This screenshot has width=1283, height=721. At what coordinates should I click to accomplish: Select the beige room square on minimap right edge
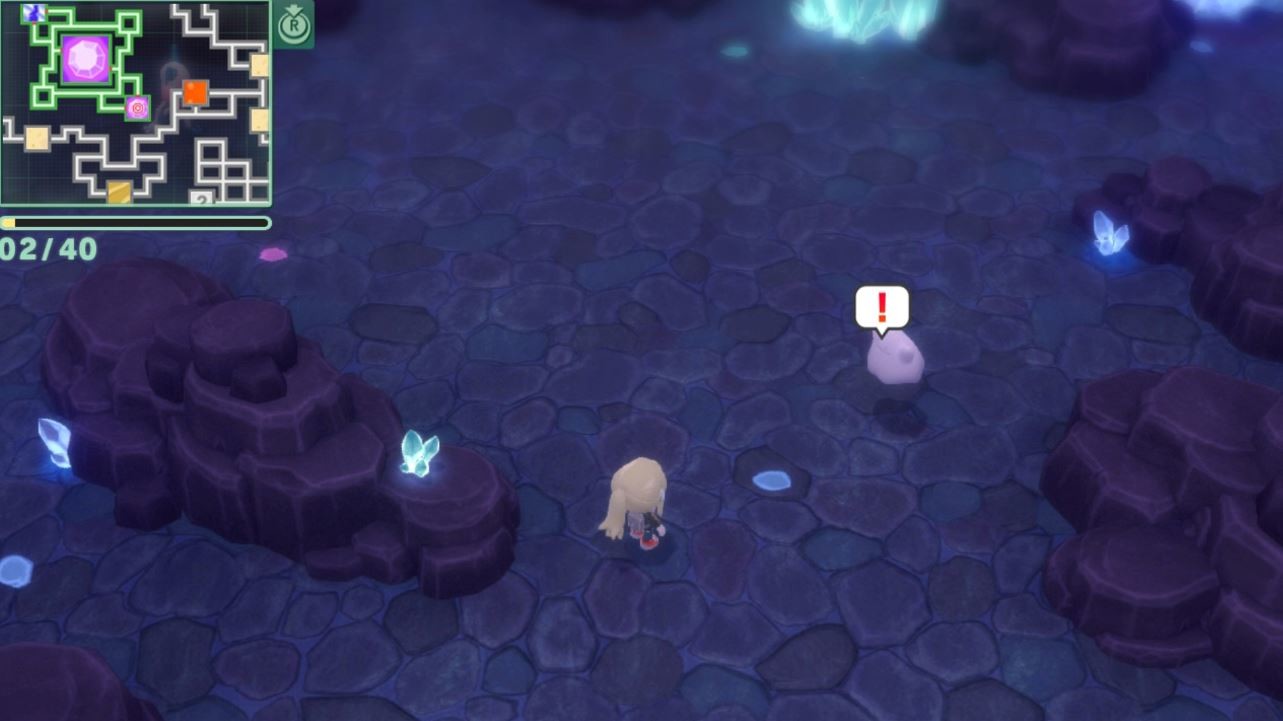click(x=257, y=64)
